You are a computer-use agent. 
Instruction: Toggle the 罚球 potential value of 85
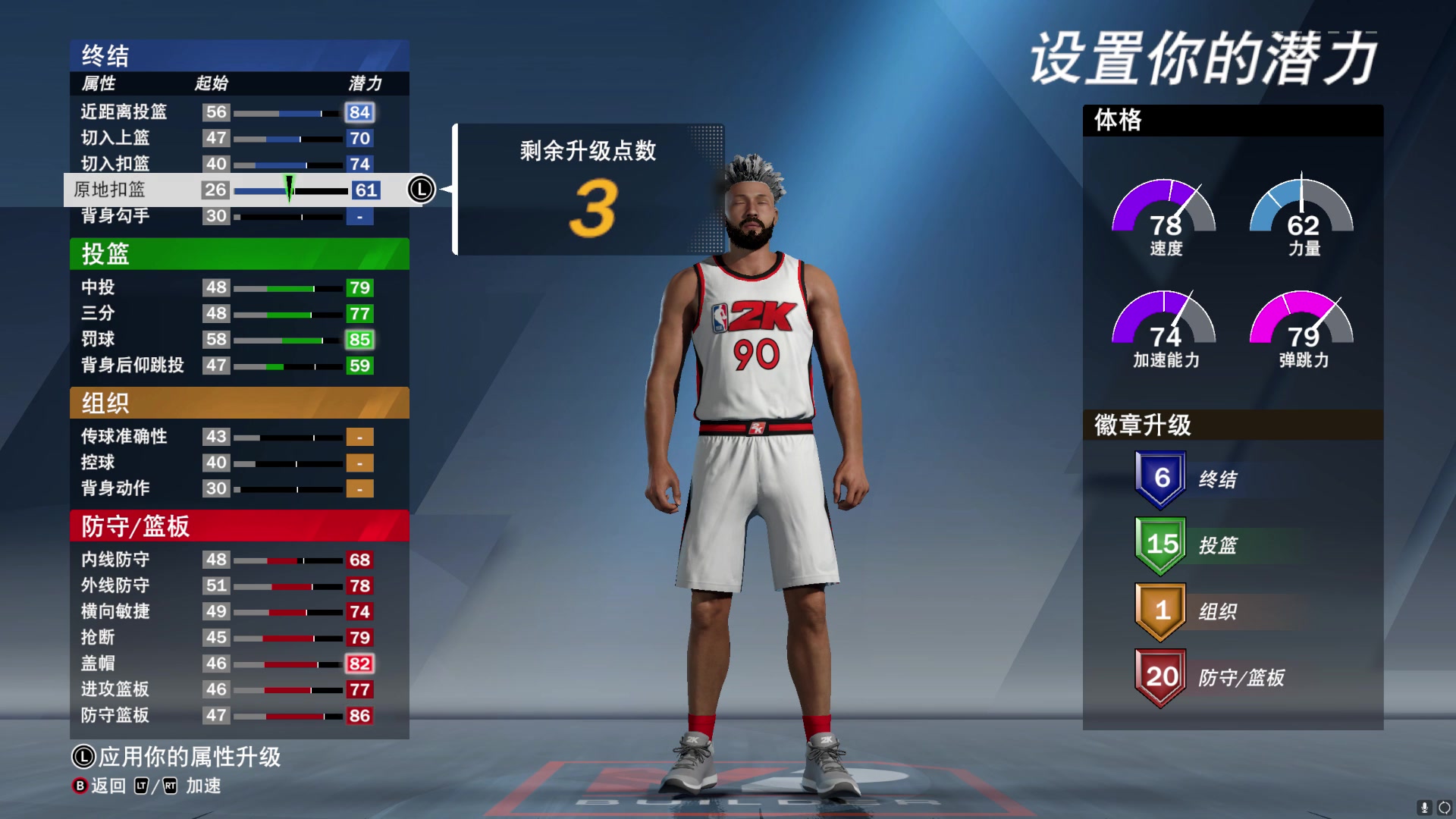360,339
